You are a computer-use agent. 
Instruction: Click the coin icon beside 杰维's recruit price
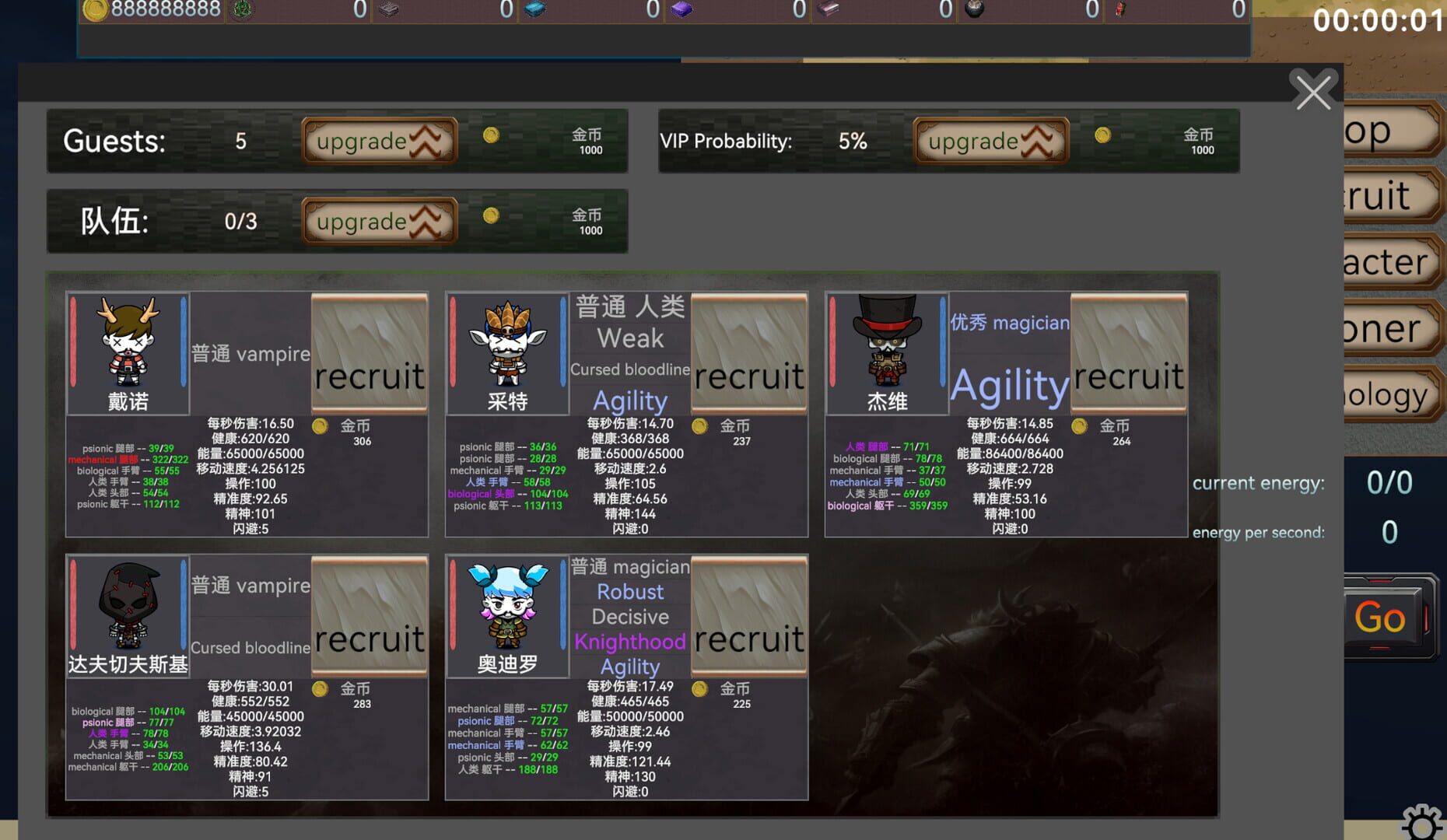tap(1078, 426)
